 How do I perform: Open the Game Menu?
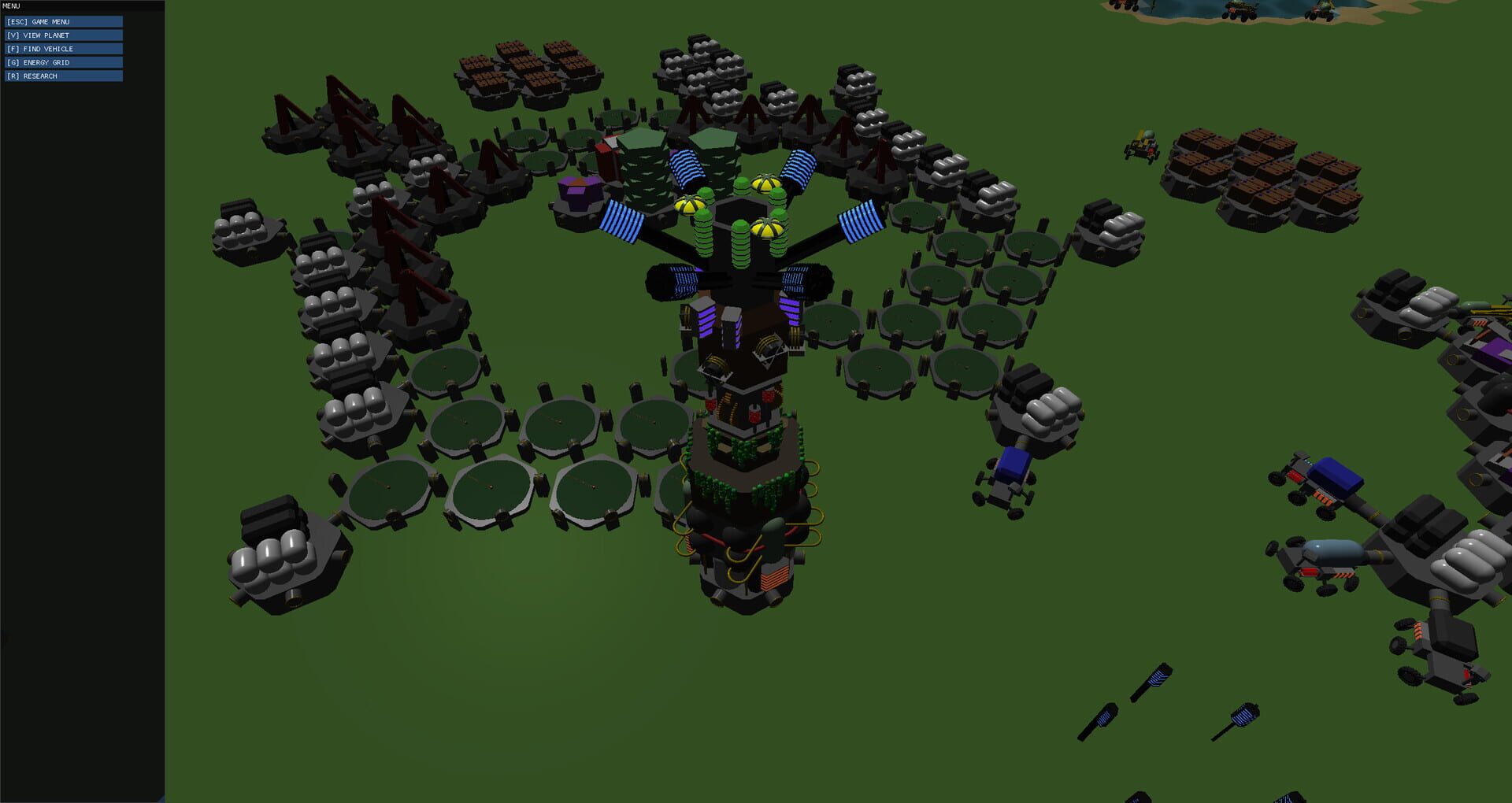coord(63,21)
